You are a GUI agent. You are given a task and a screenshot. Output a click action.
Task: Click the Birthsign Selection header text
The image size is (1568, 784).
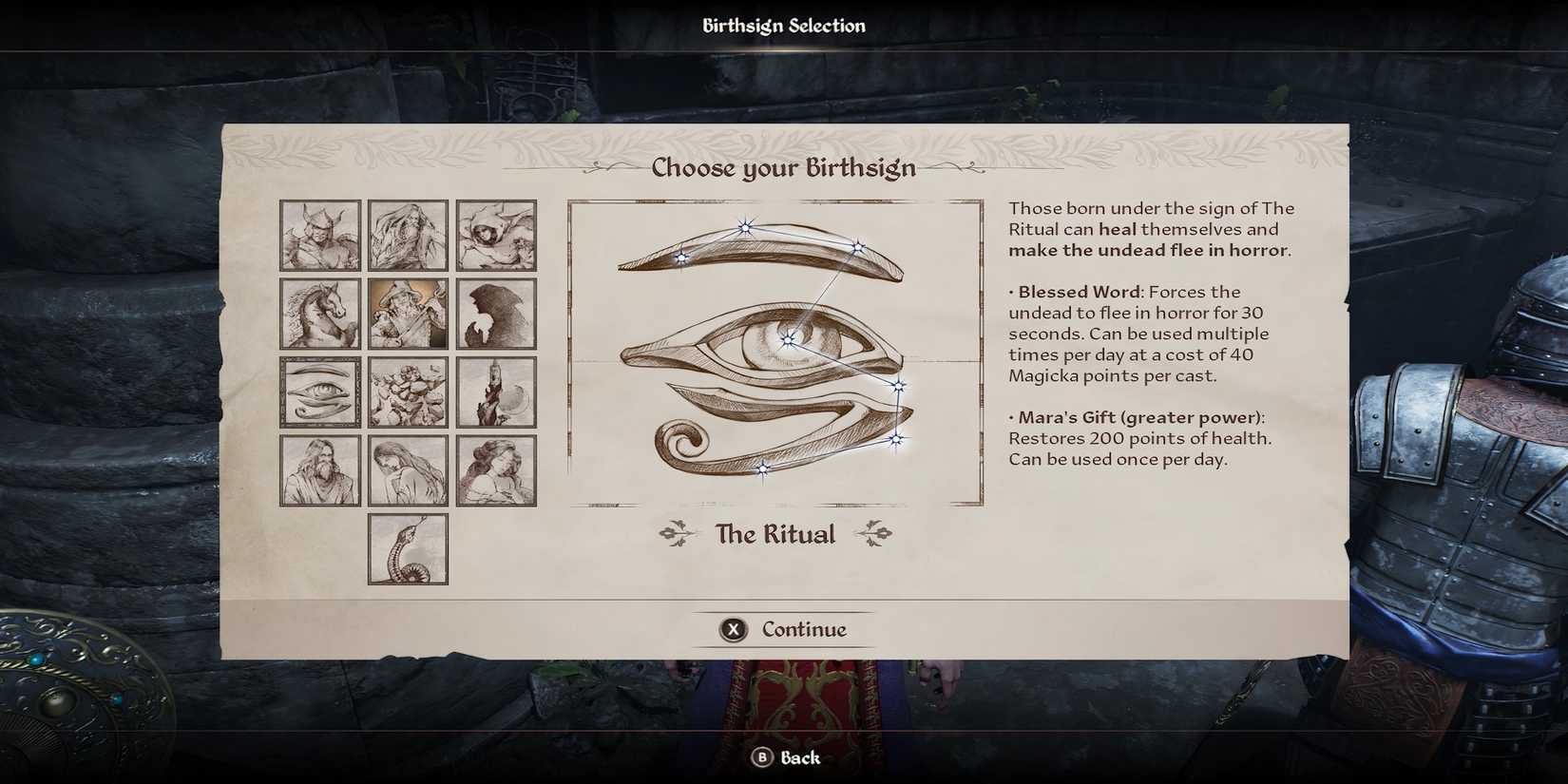click(x=783, y=25)
